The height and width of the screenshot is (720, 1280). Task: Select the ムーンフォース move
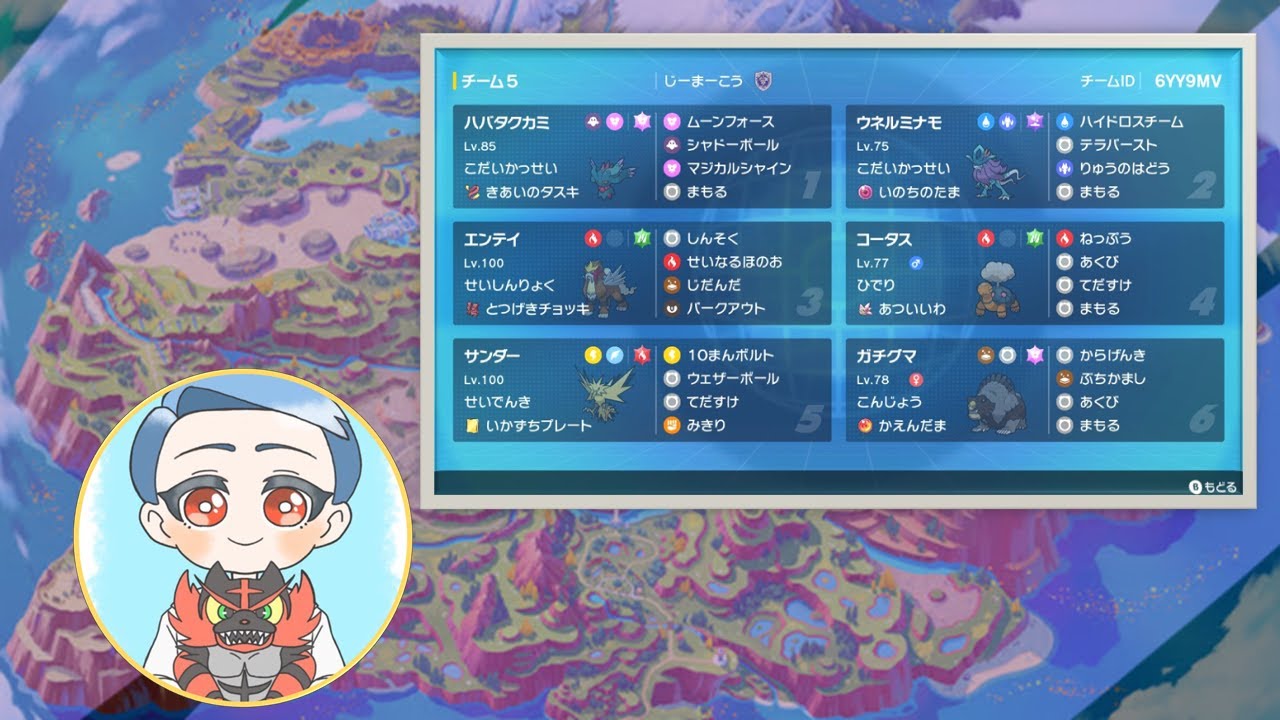click(729, 122)
